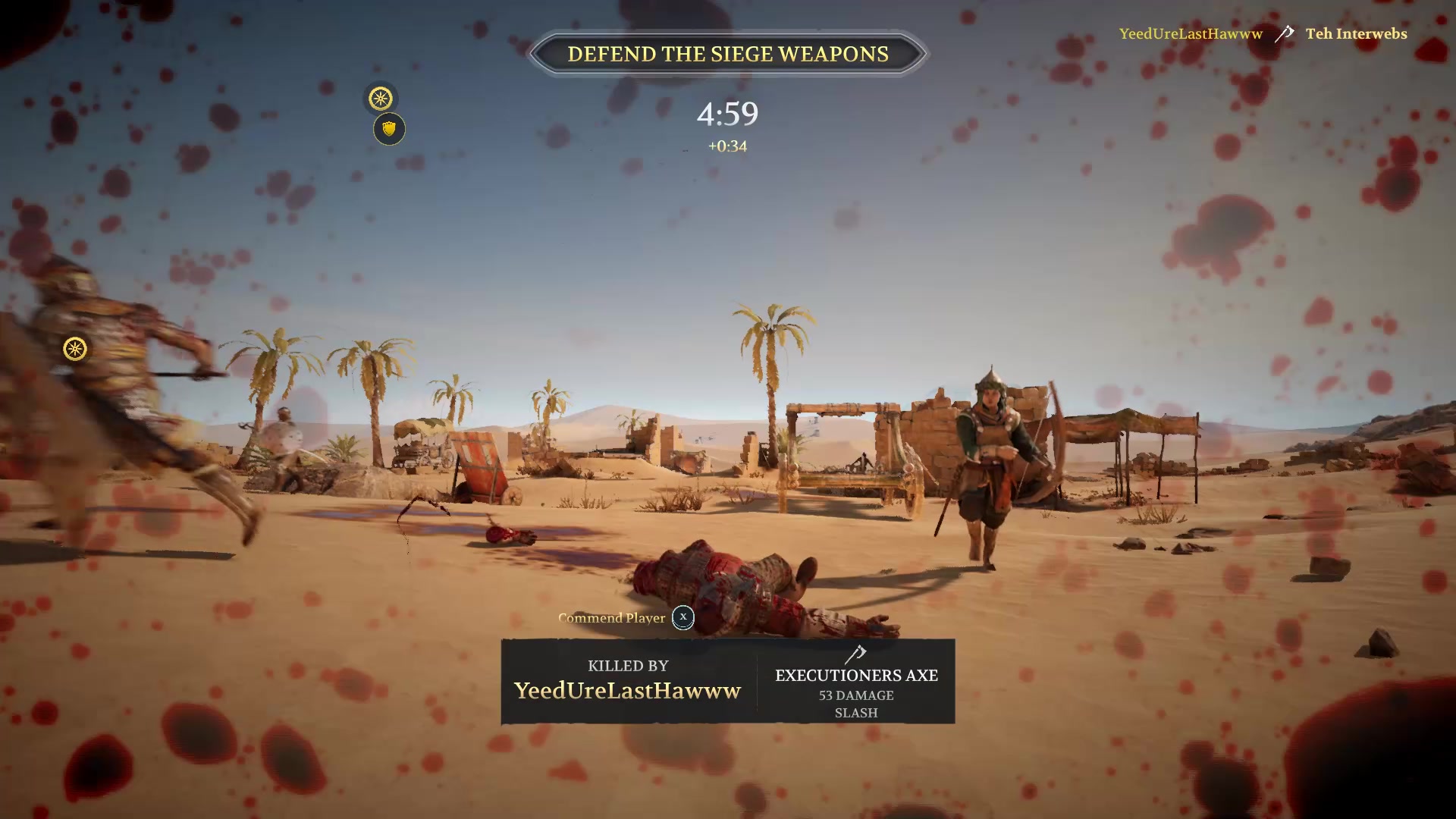Click the axe kill-feed icon beside YeedUreLastHawww
The height and width of the screenshot is (819, 1456).
[1284, 33]
